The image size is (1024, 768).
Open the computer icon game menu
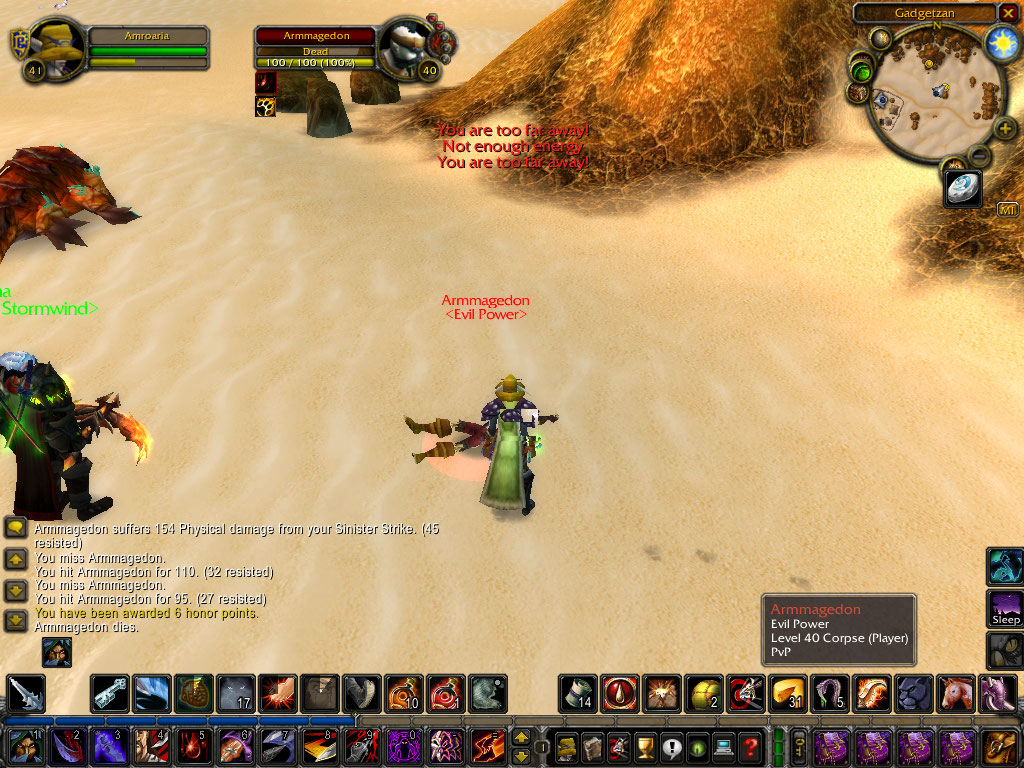[x=723, y=746]
